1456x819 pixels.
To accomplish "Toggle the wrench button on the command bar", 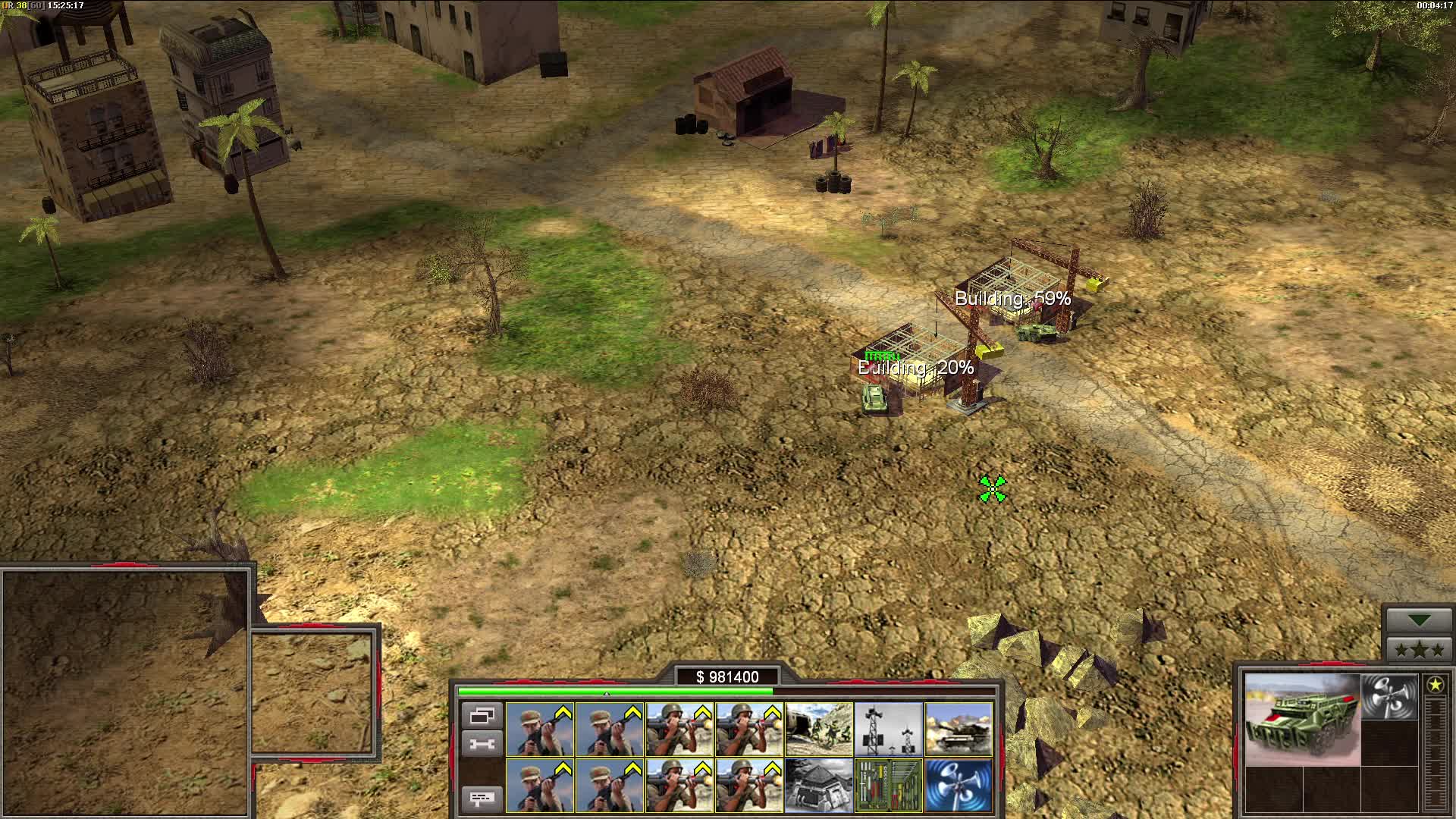I will (482, 742).
